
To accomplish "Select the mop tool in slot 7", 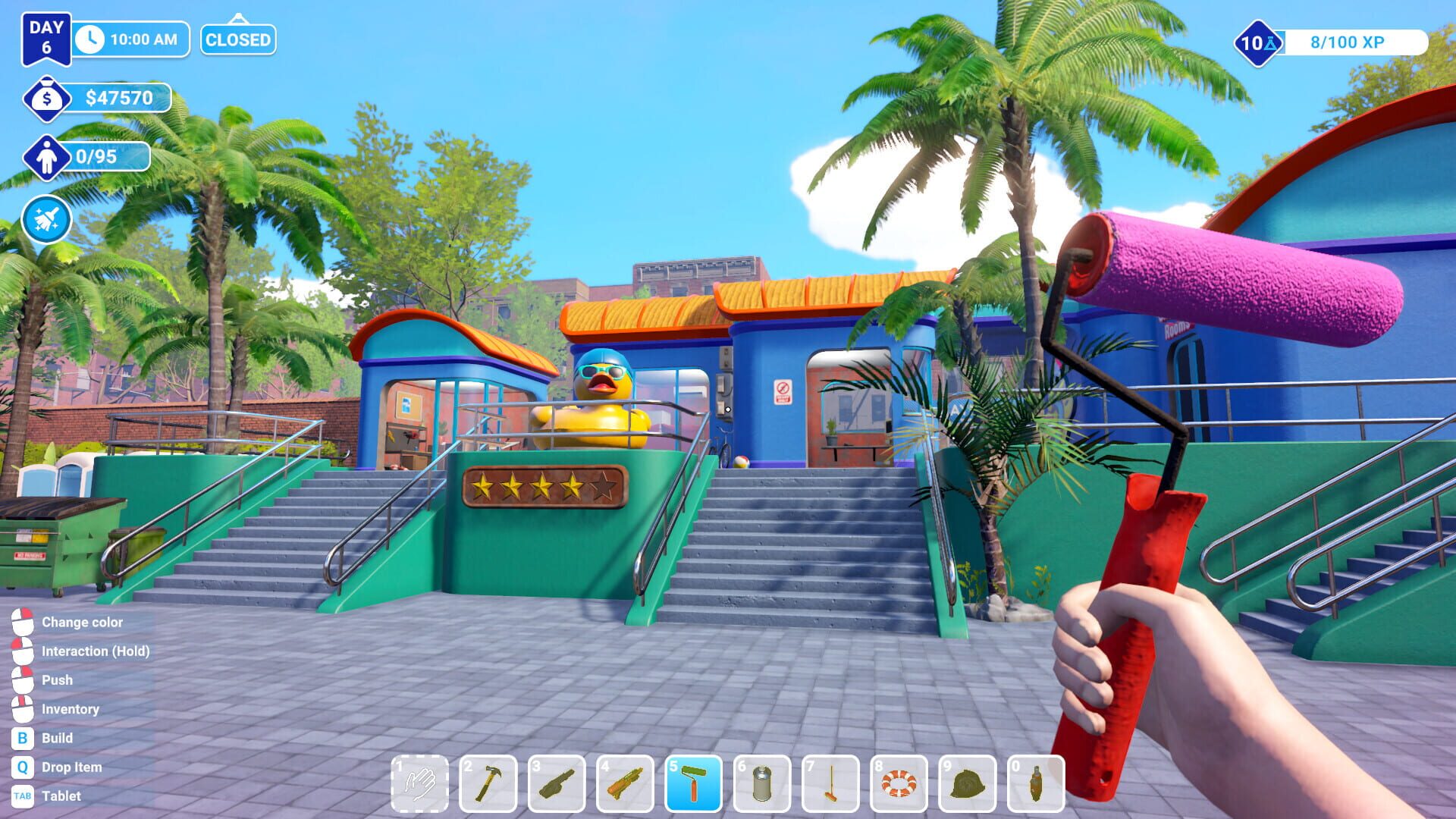I will tap(831, 779).
